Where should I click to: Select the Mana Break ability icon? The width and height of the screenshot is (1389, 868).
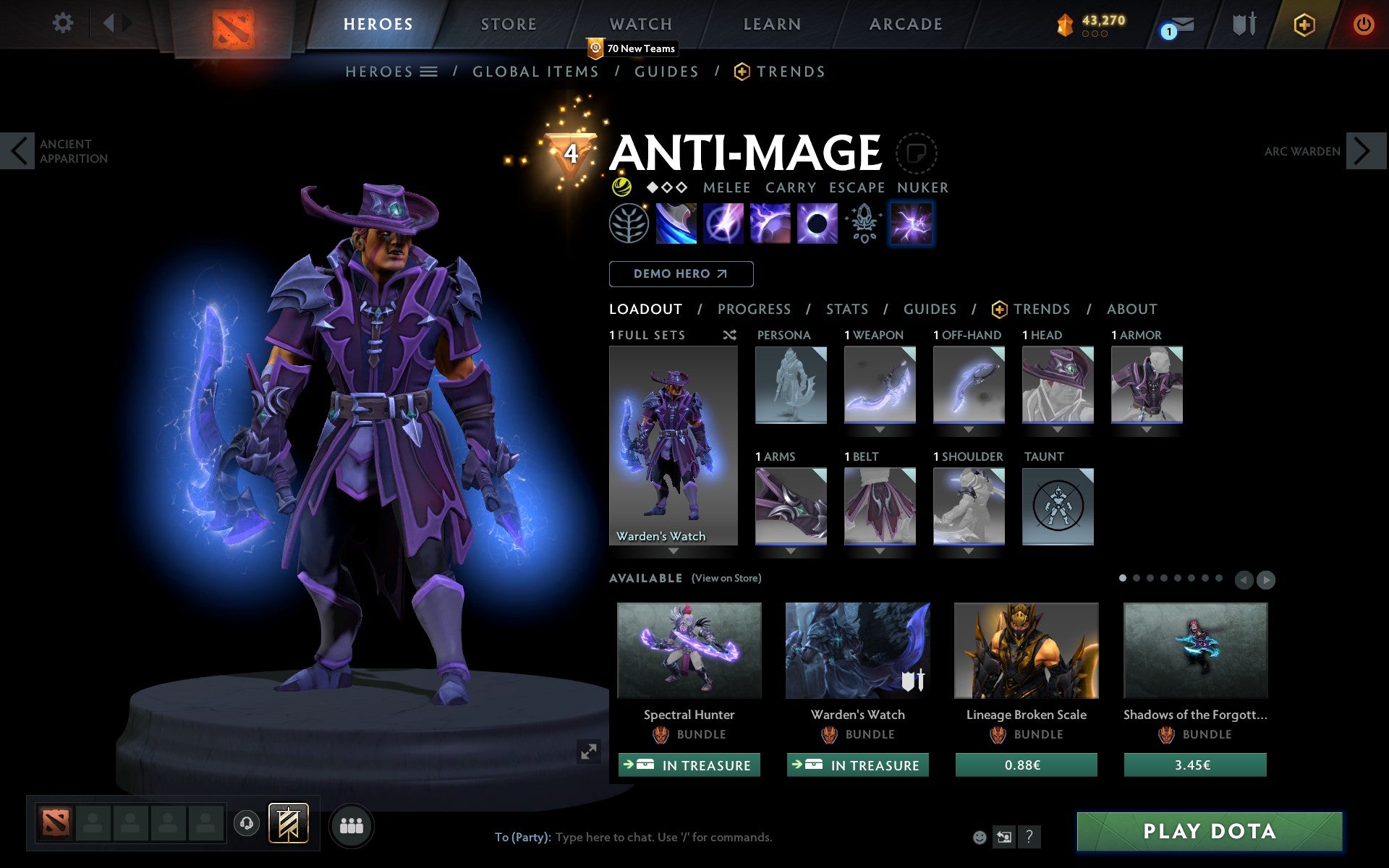[x=674, y=224]
